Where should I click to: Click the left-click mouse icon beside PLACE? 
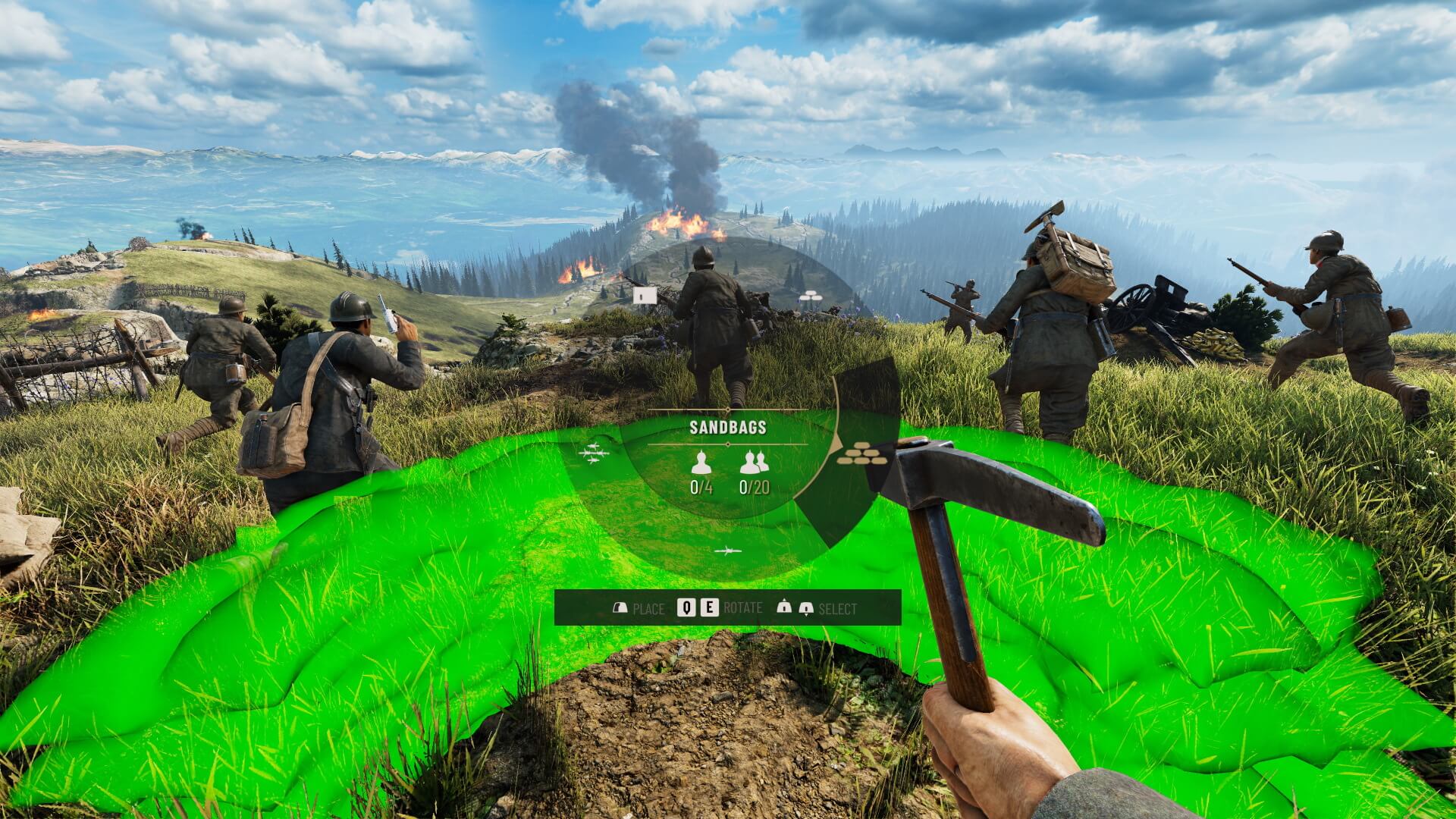pos(621,606)
